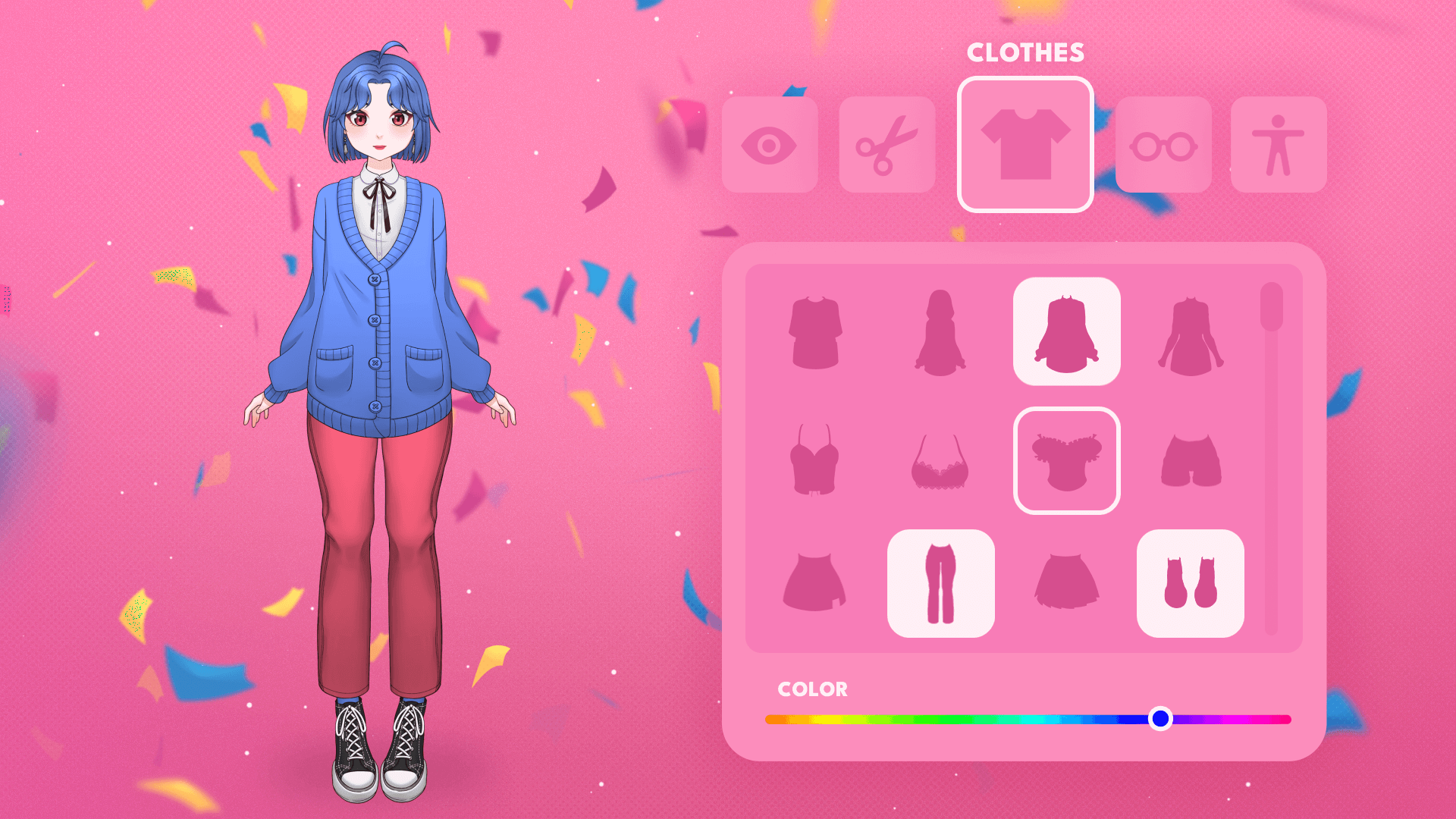Screen dimensions: 1456x819
Task: Click the blue handle on the color slider
Action: [1160, 718]
